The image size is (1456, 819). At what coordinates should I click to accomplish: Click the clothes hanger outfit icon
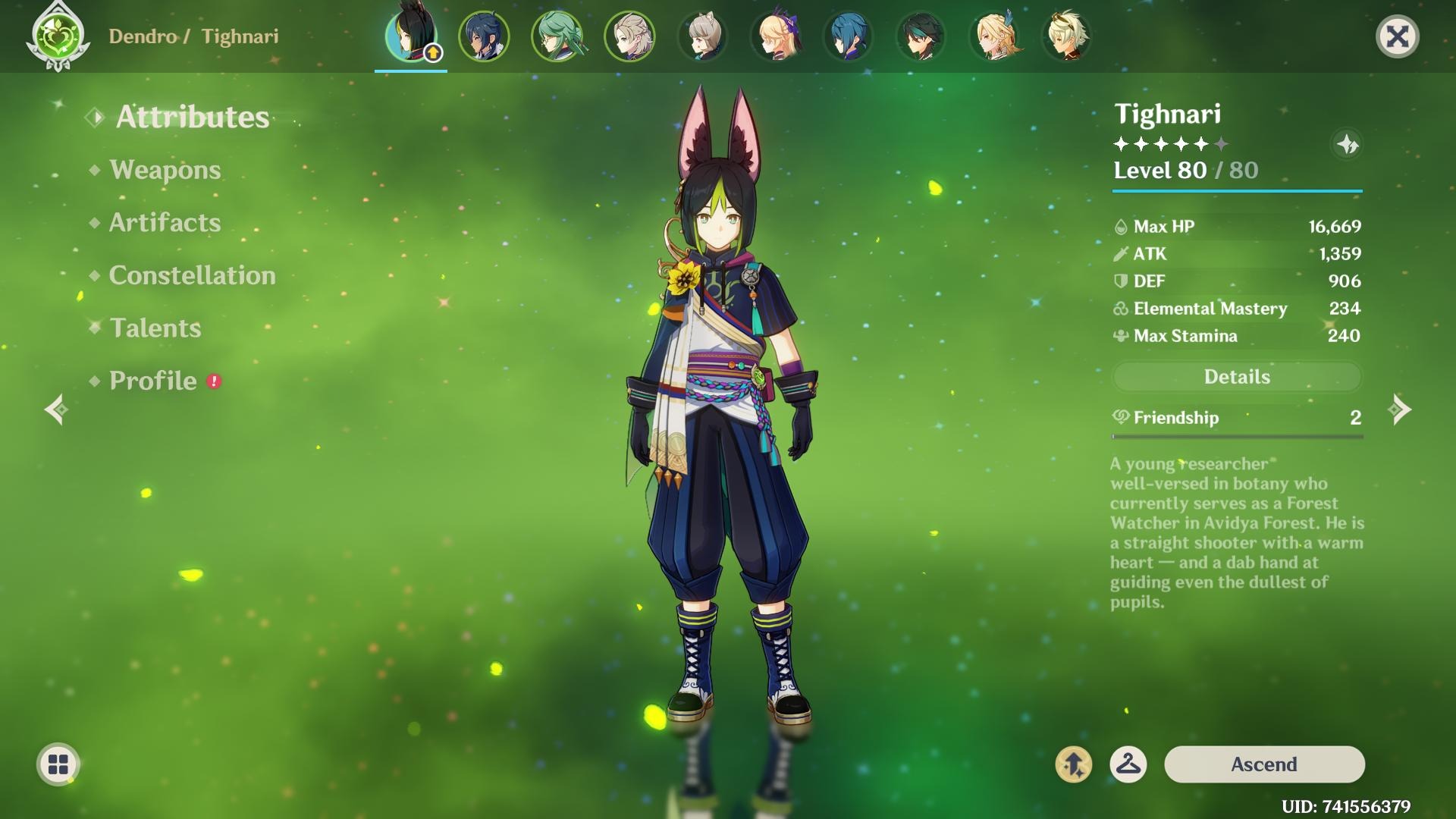point(1128,764)
